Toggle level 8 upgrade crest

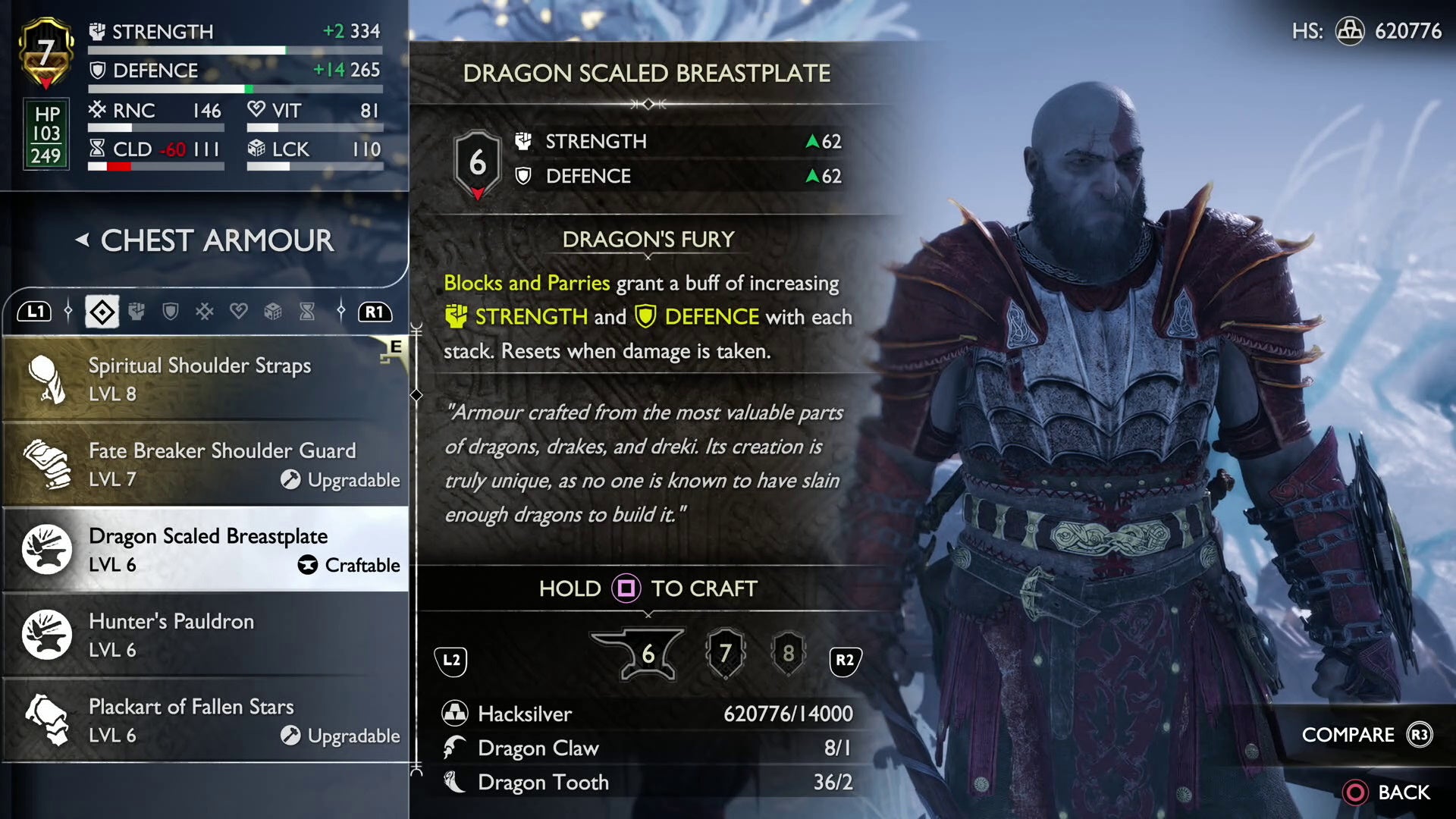click(787, 654)
